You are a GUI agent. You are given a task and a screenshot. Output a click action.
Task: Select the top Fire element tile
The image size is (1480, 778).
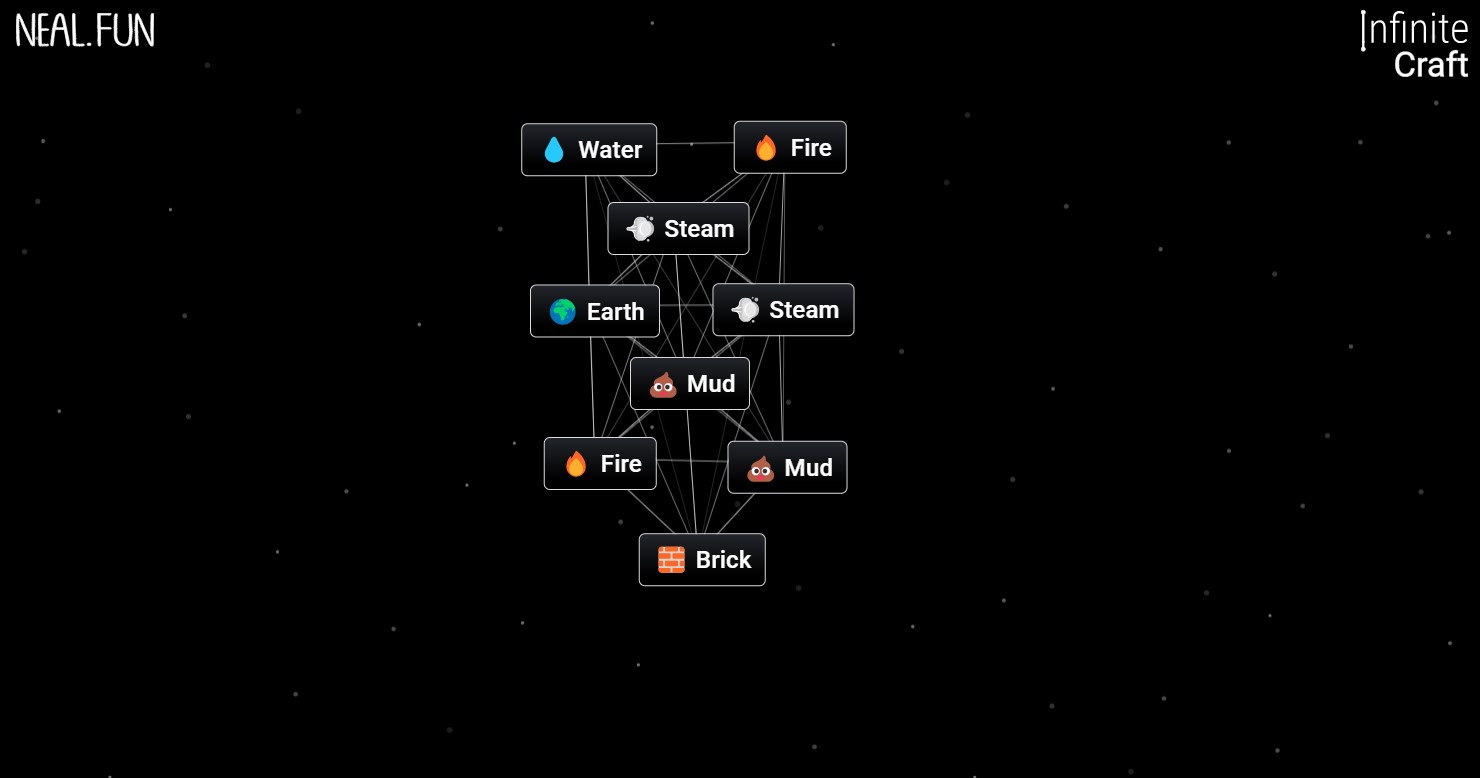tap(790, 147)
